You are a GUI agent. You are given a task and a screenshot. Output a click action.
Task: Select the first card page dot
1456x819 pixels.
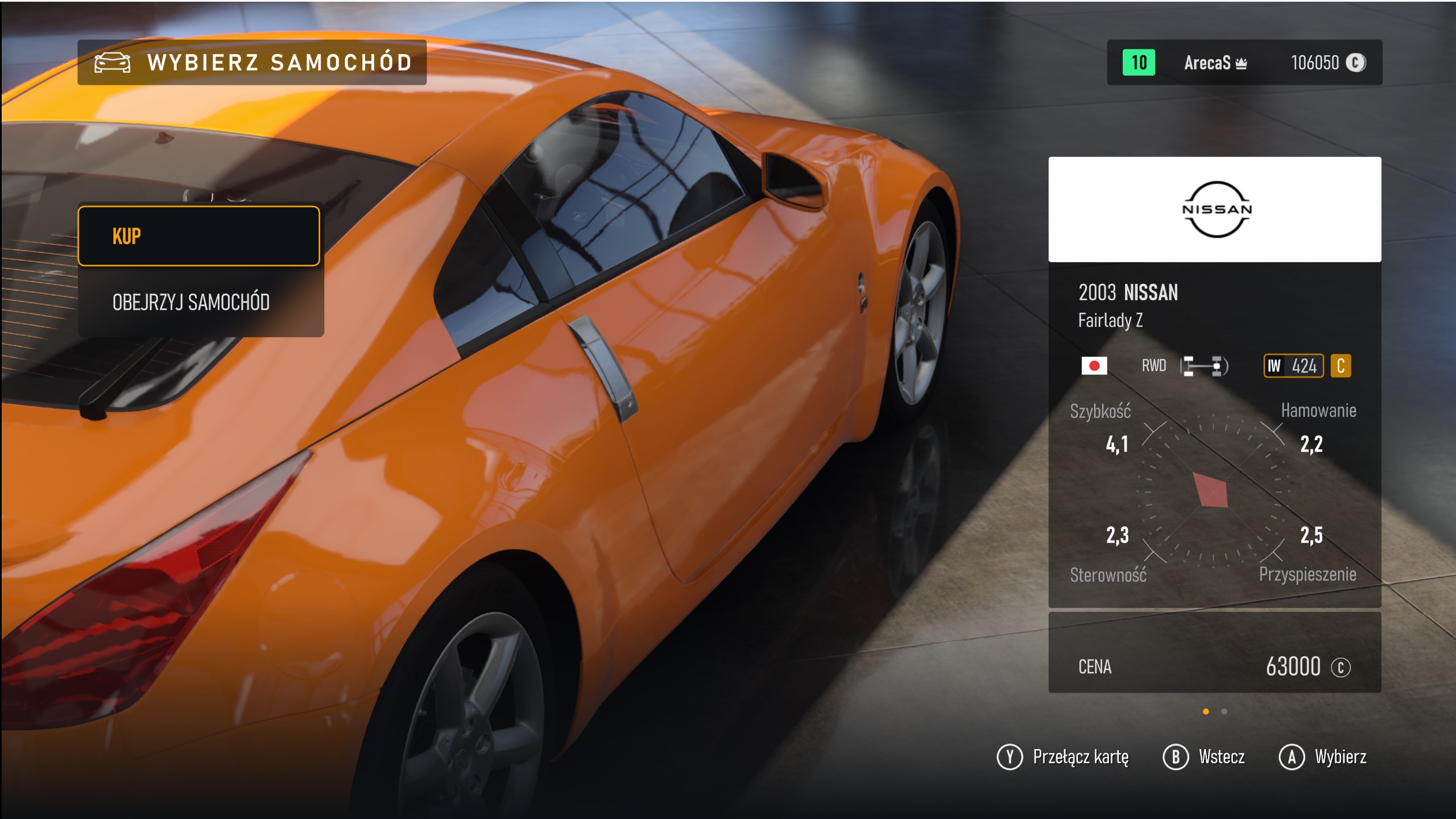[1206, 712]
